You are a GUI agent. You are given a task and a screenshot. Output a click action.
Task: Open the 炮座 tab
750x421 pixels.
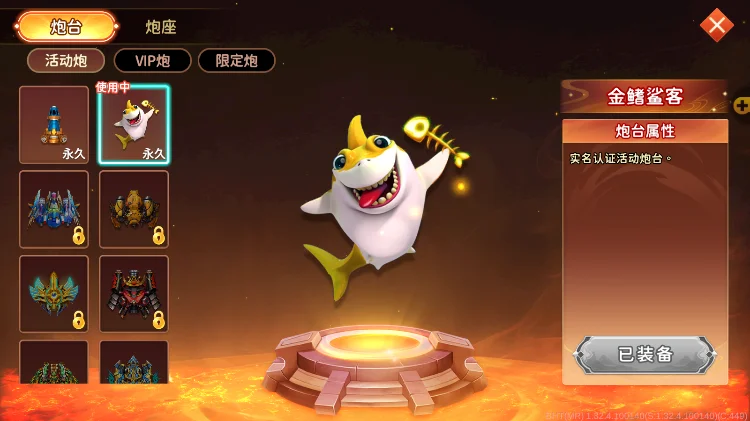click(161, 27)
